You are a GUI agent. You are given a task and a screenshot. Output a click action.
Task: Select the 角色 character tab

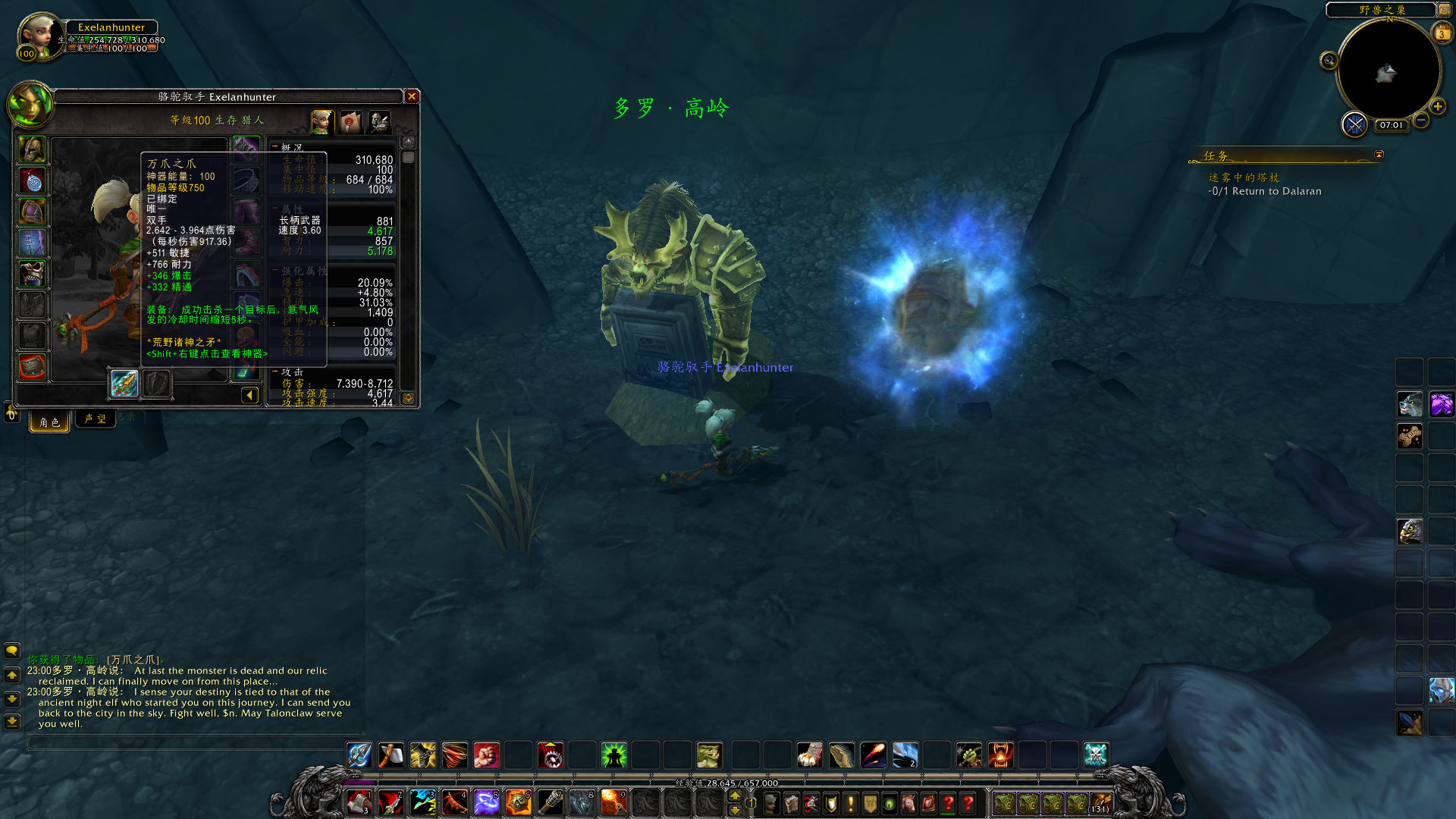point(49,422)
